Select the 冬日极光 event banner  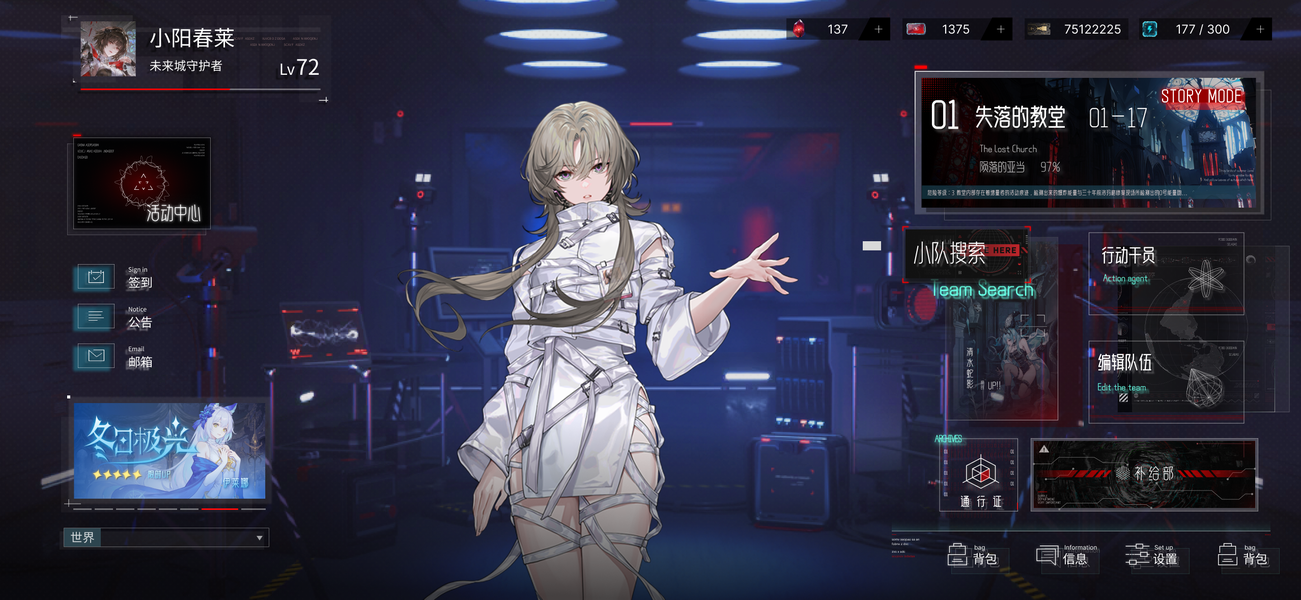[x=169, y=450]
